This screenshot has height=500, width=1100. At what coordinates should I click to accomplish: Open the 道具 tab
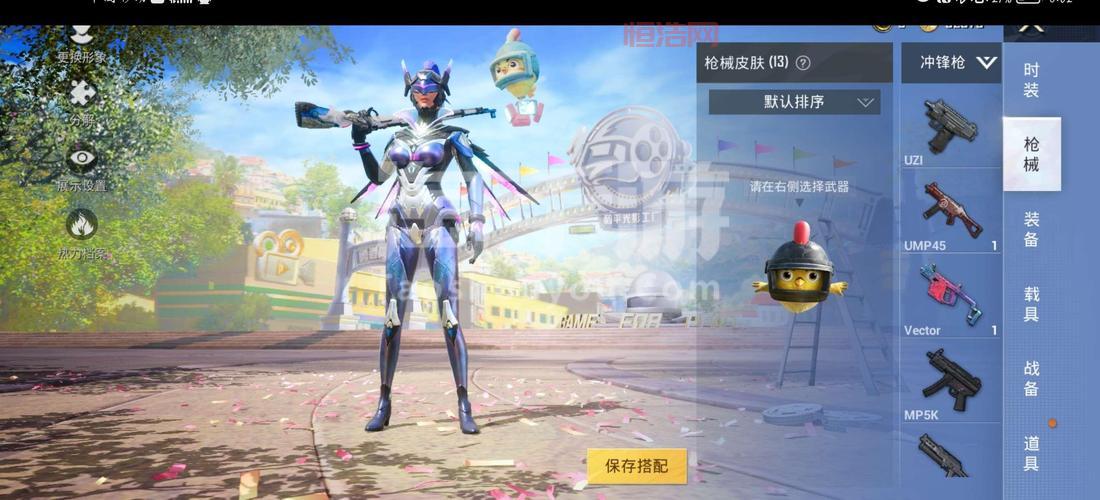click(1031, 453)
